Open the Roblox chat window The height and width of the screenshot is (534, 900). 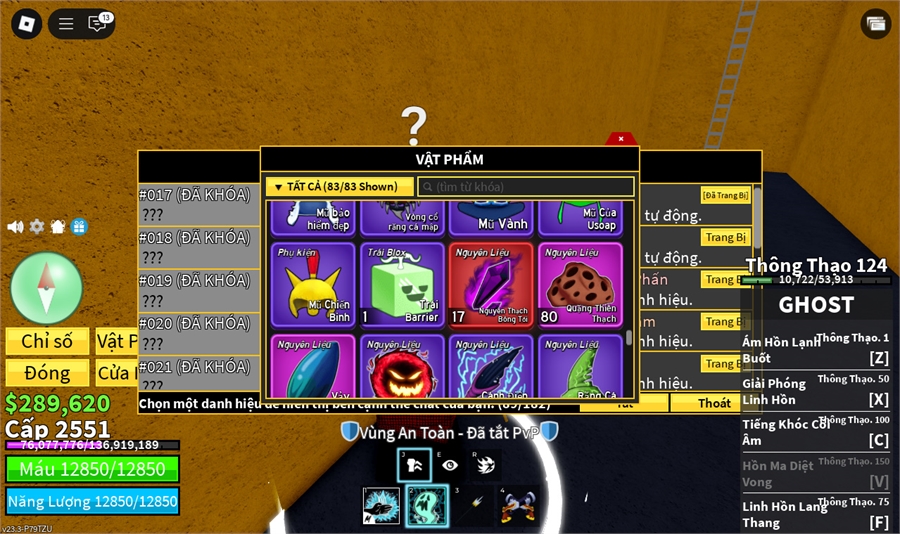click(98, 24)
